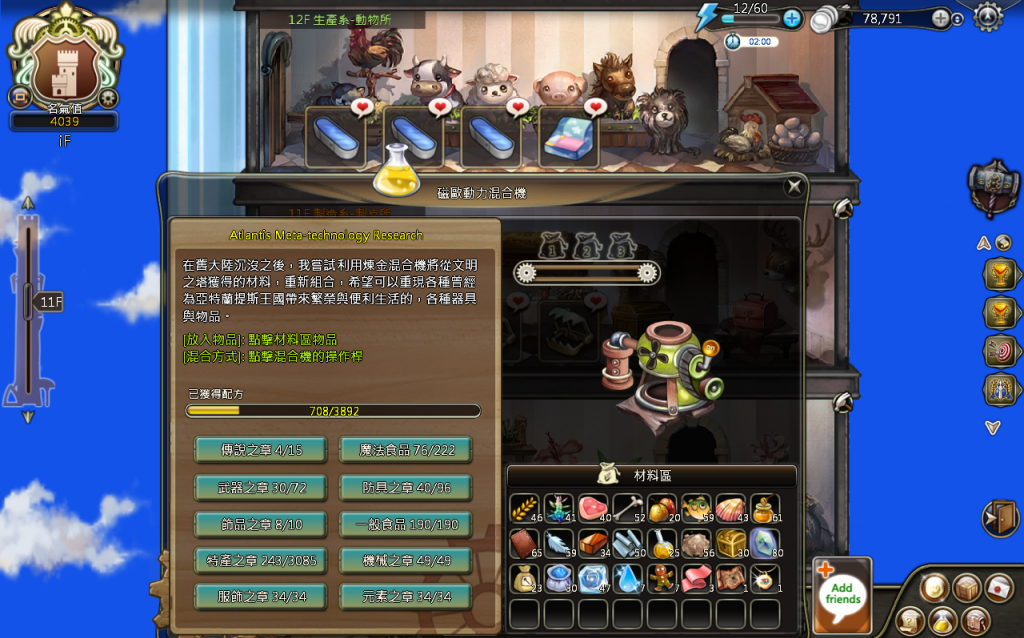Close the mixing machine window
Image resolution: width=1024 pixels, height=638 pixels.
tap(794, 186)
